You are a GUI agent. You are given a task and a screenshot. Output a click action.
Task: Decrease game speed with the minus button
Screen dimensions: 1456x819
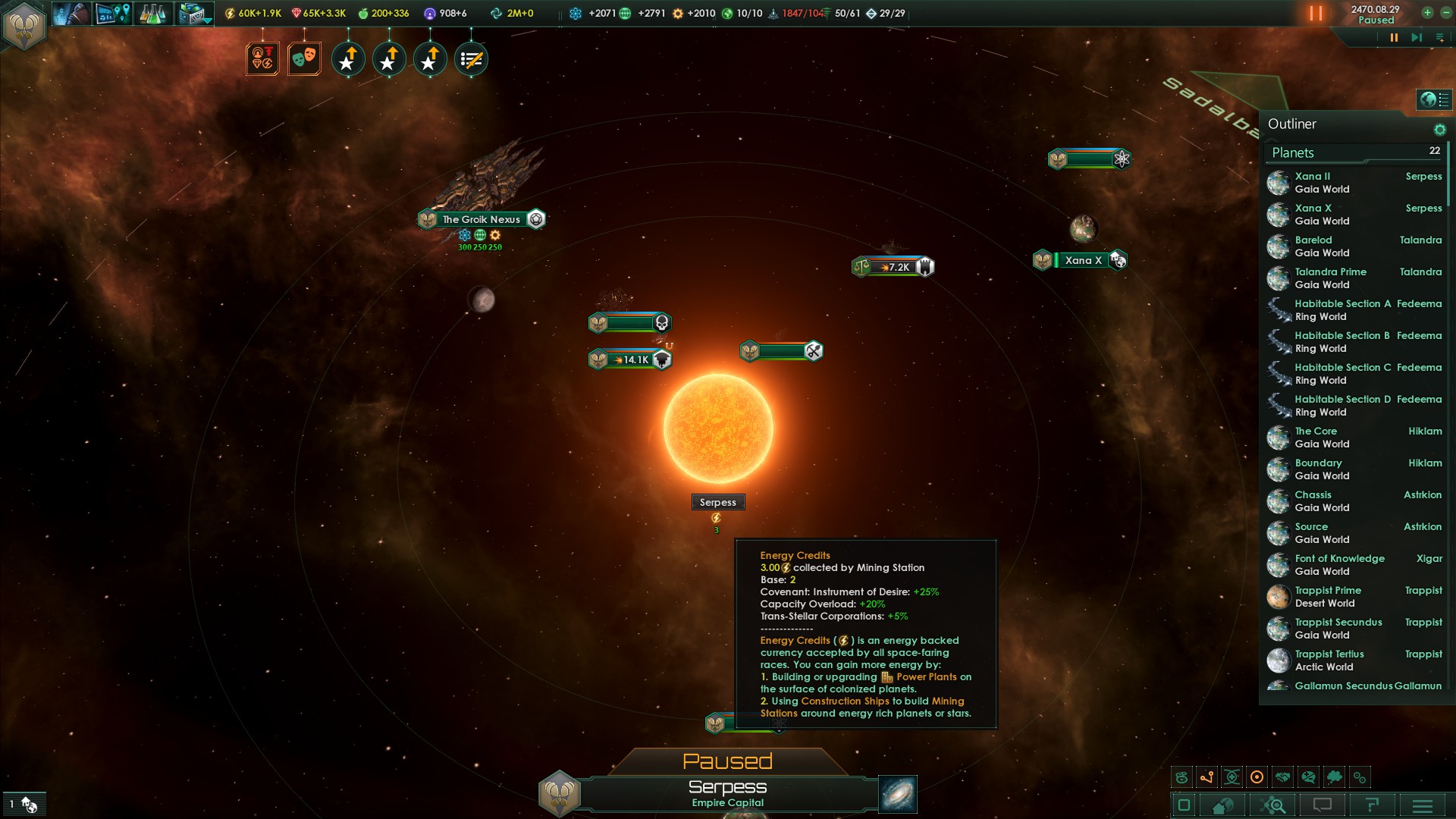coord(1445,13)
